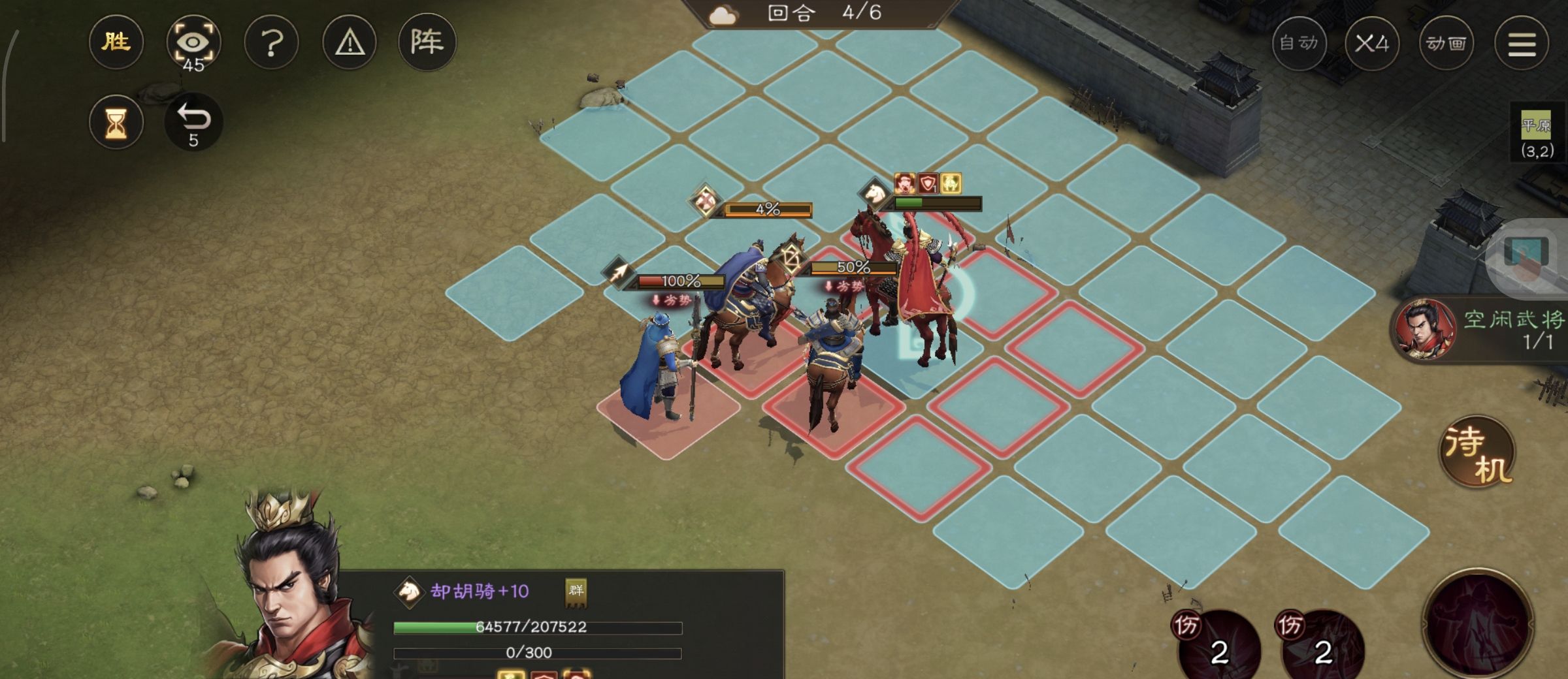Toggle the 动画 animation setting
The height and width of the screenshot is (679, 1568).
point(1446,43)
